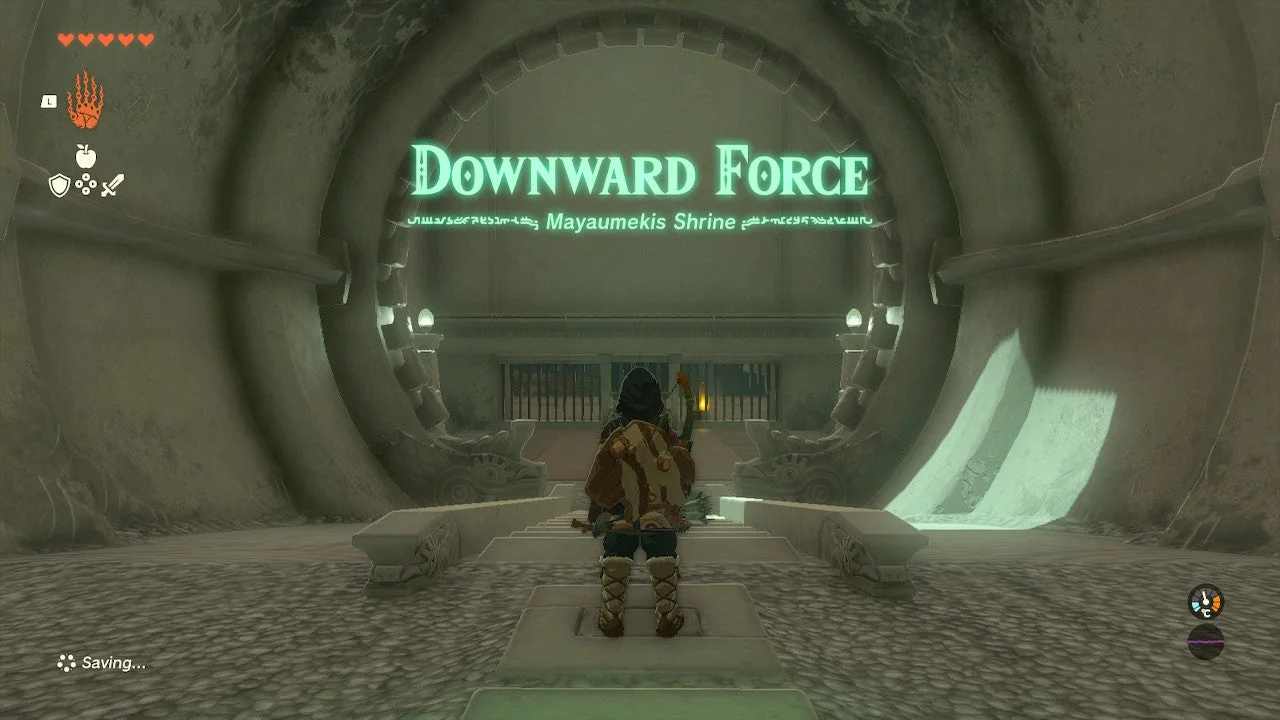Image resolution: width=1280 pixels, height=720 pixels.
Task: Click the last heart on the right
Action: [144, 39]
